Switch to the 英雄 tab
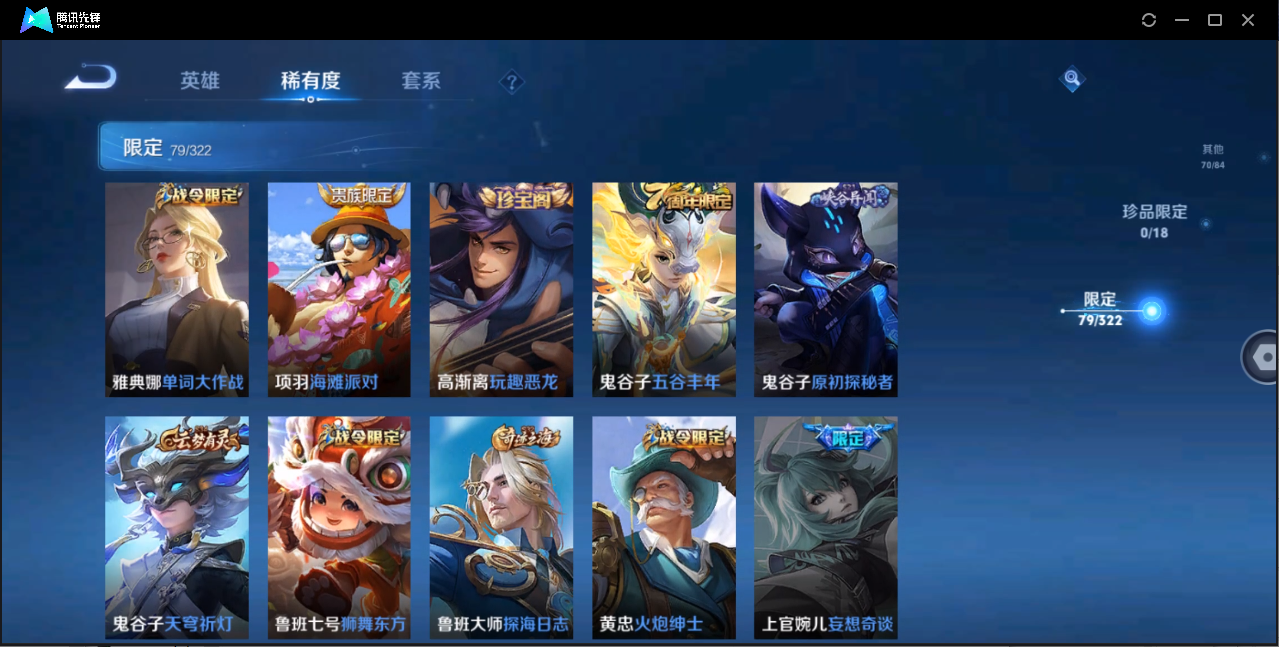This screenshot has width=1279, height=647. 200,81
